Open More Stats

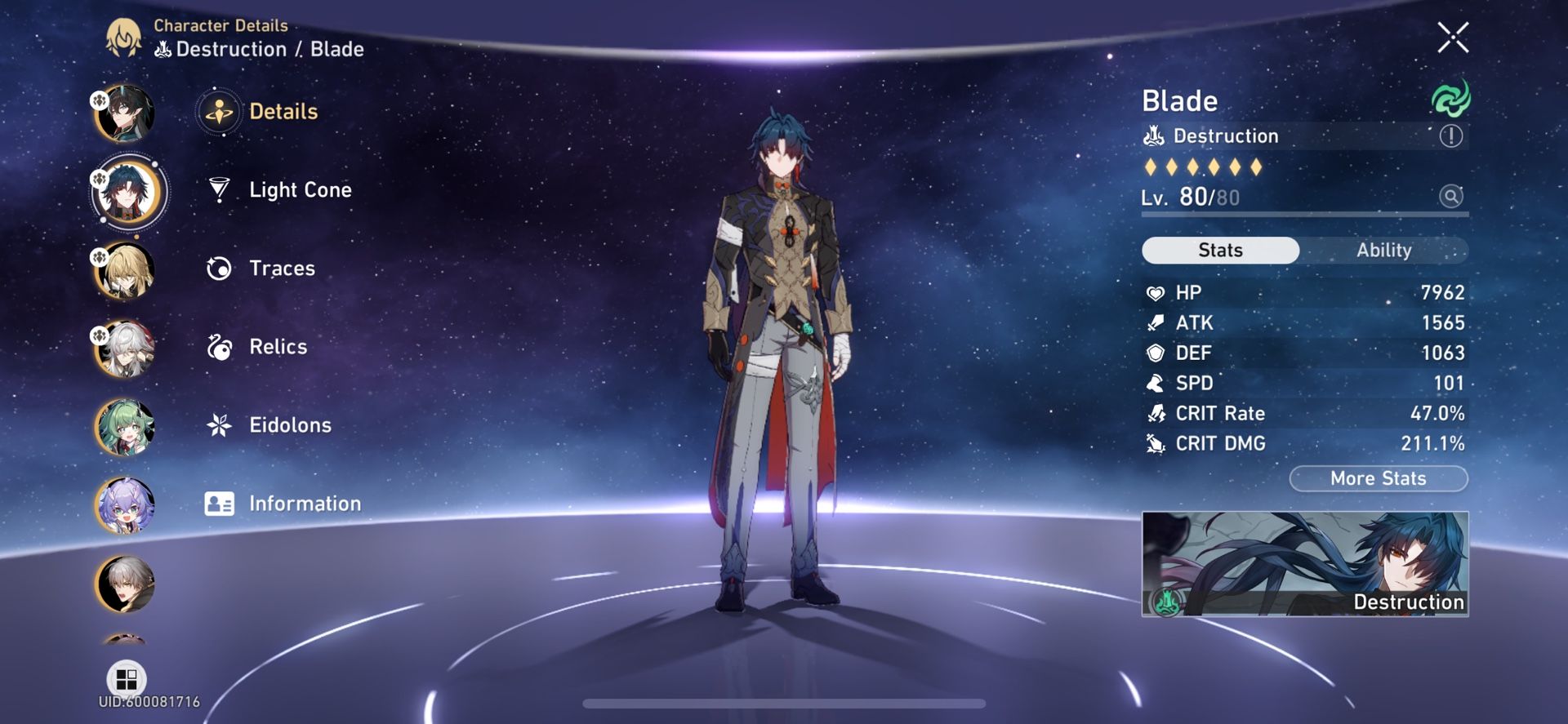point(1377,478)
